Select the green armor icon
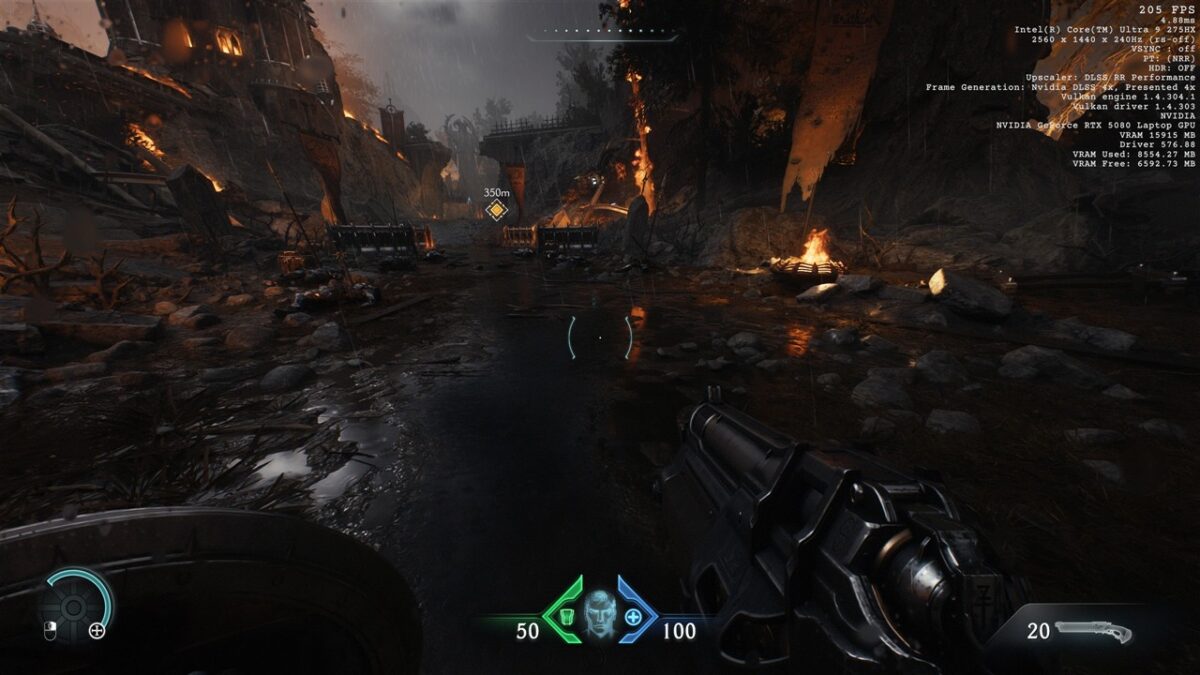This screenshot has height=675, width=1200. click(566, 616)
